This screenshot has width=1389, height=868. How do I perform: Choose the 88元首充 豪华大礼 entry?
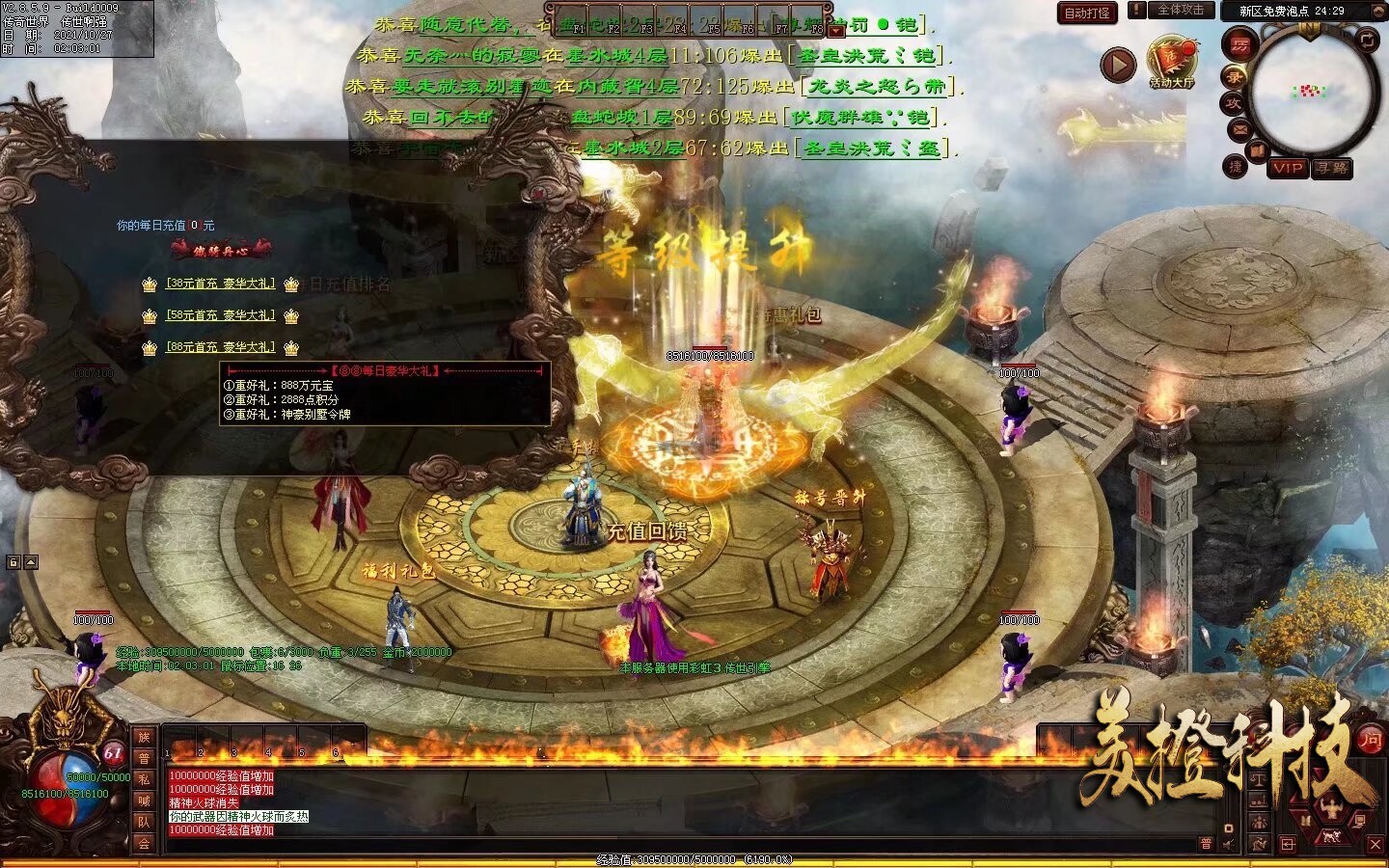tap(221, 347)
